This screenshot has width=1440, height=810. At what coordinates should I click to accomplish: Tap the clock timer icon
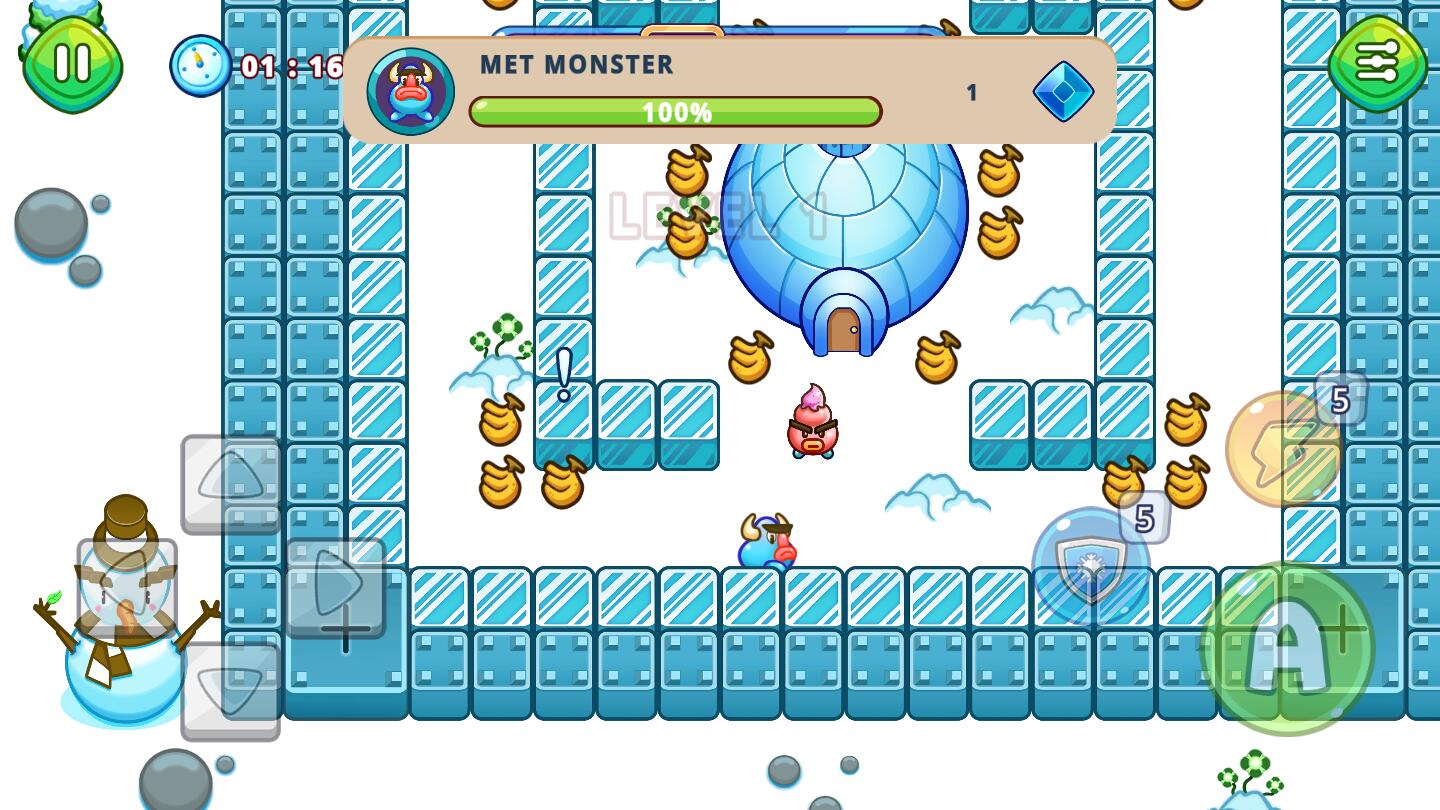click(x=199, y=63)
